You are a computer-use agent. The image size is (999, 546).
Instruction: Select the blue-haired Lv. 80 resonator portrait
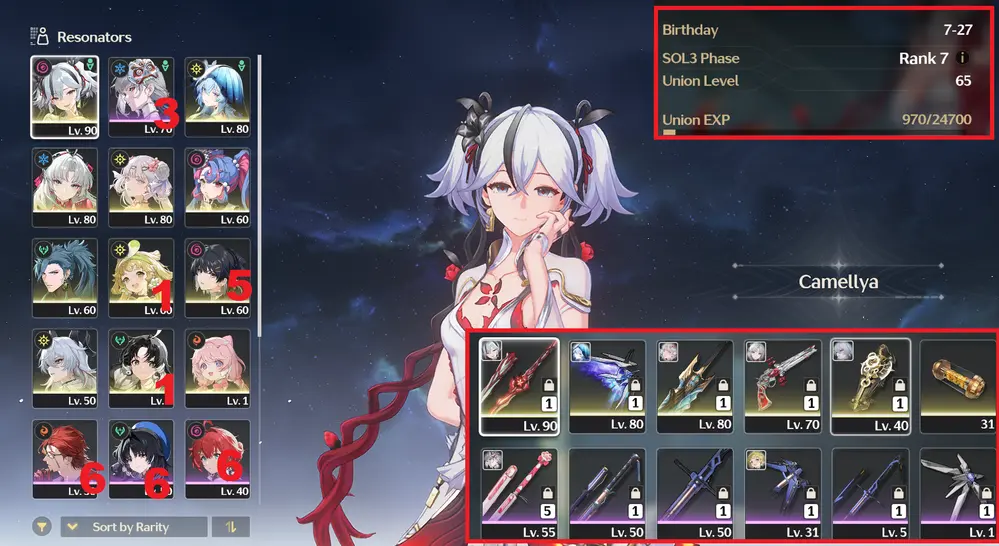(x=216, y=95)
